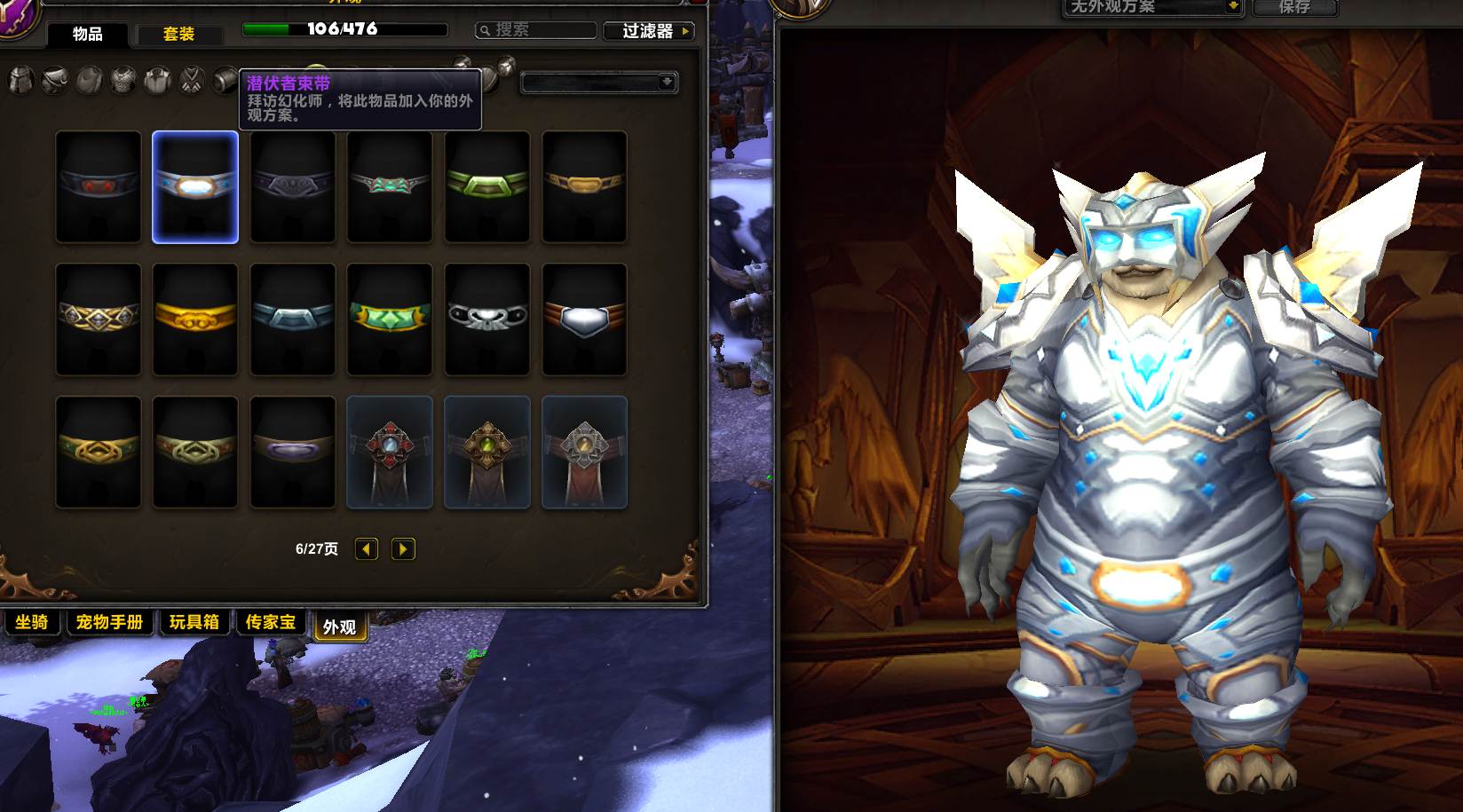
Task: Select the glowing white 潜伏者束带 belt
Action: tap(195, 186)
